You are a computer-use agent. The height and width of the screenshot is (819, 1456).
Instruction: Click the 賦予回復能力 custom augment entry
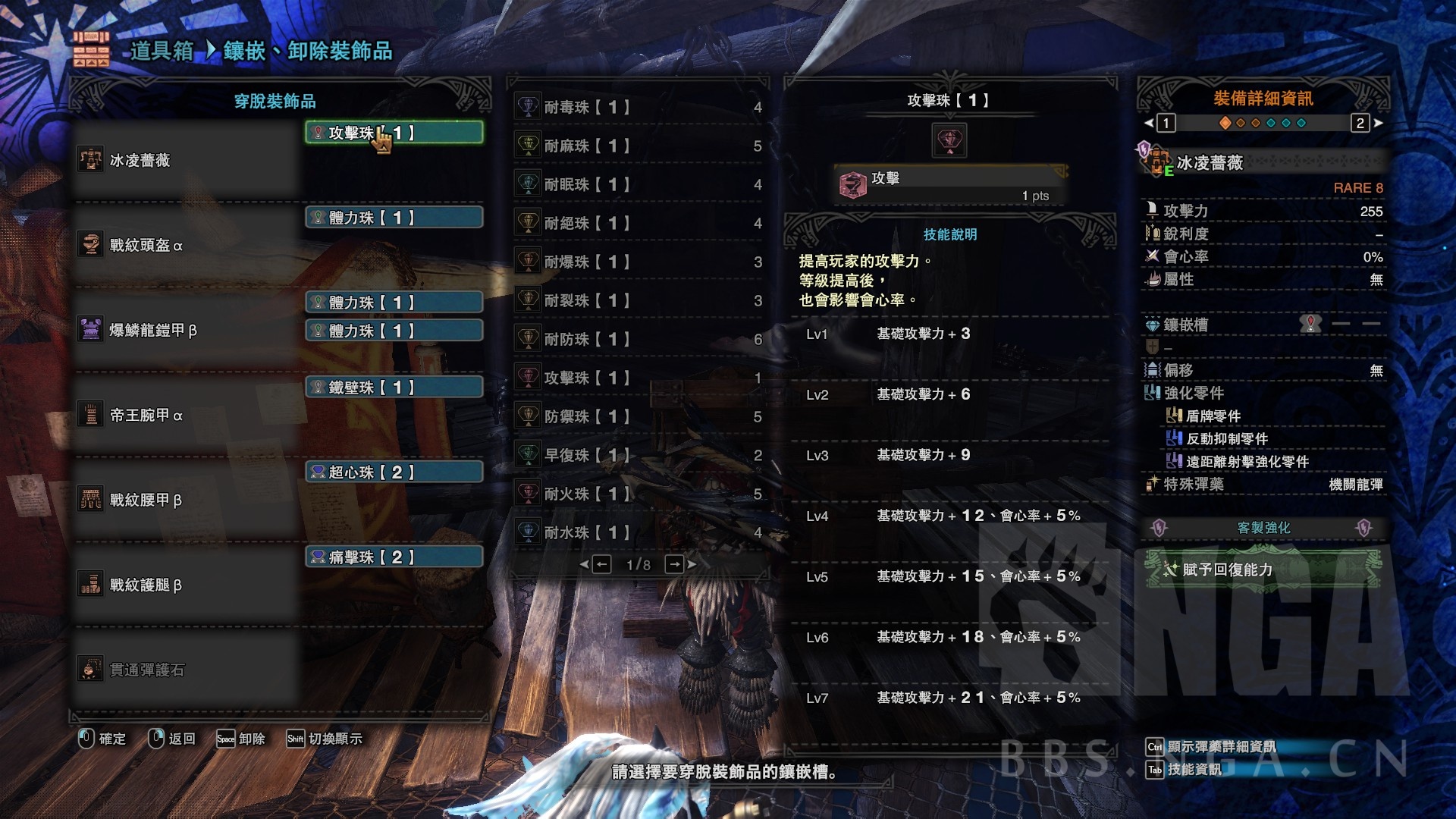(x=1262, y=570)
